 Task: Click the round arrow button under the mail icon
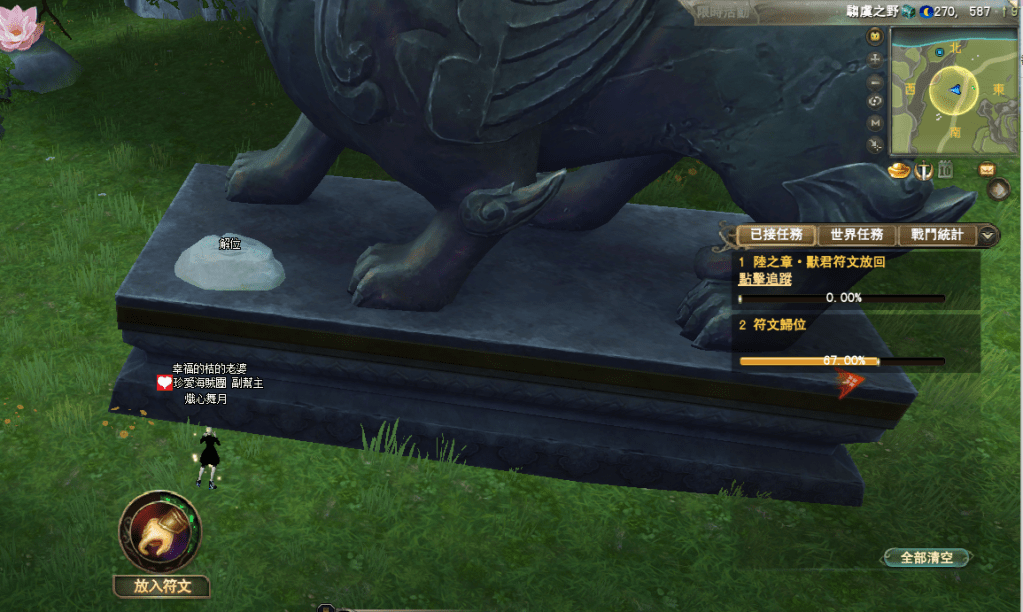(997, 188)
